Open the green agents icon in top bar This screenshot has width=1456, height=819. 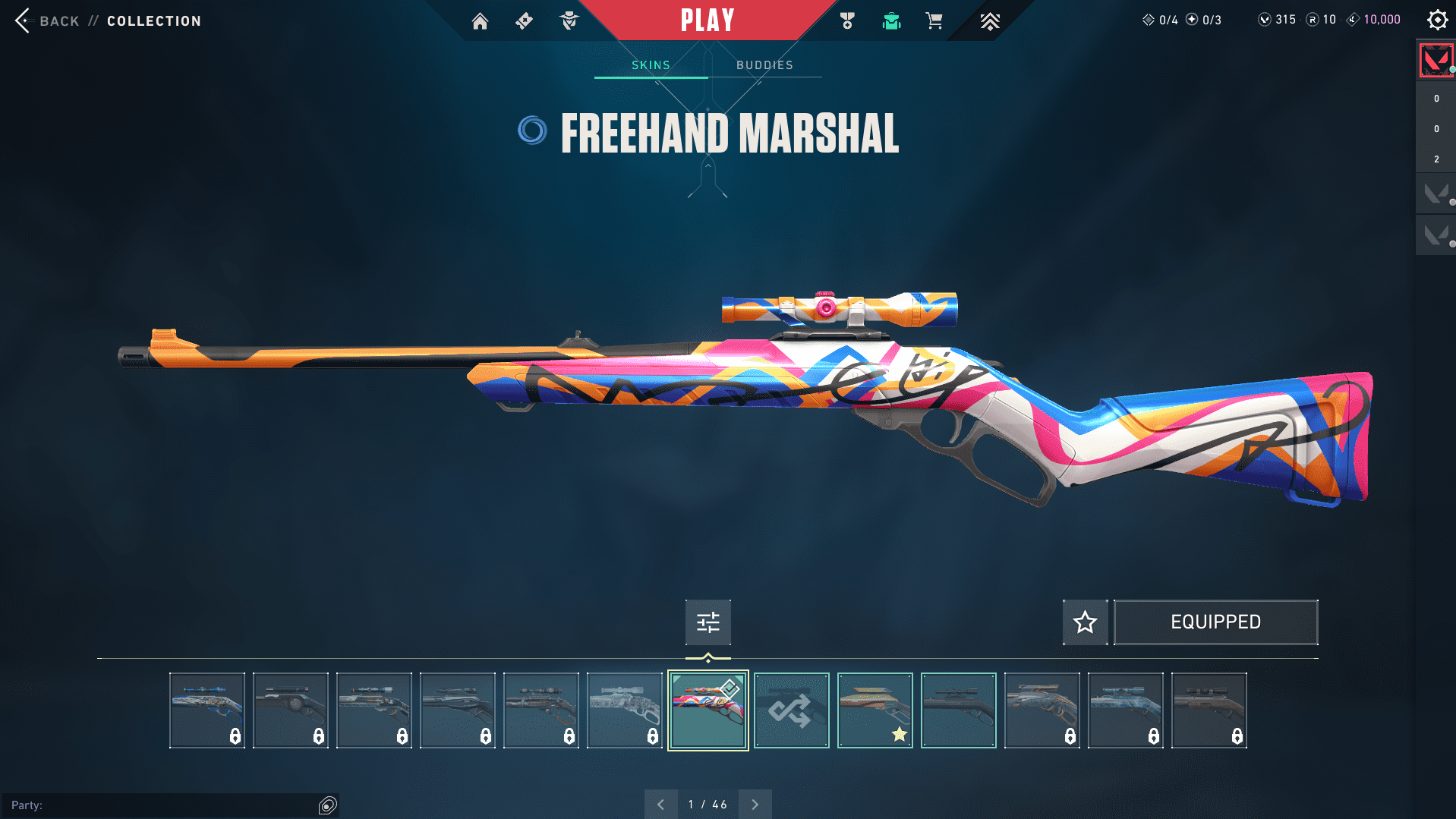tap(891, 21)
